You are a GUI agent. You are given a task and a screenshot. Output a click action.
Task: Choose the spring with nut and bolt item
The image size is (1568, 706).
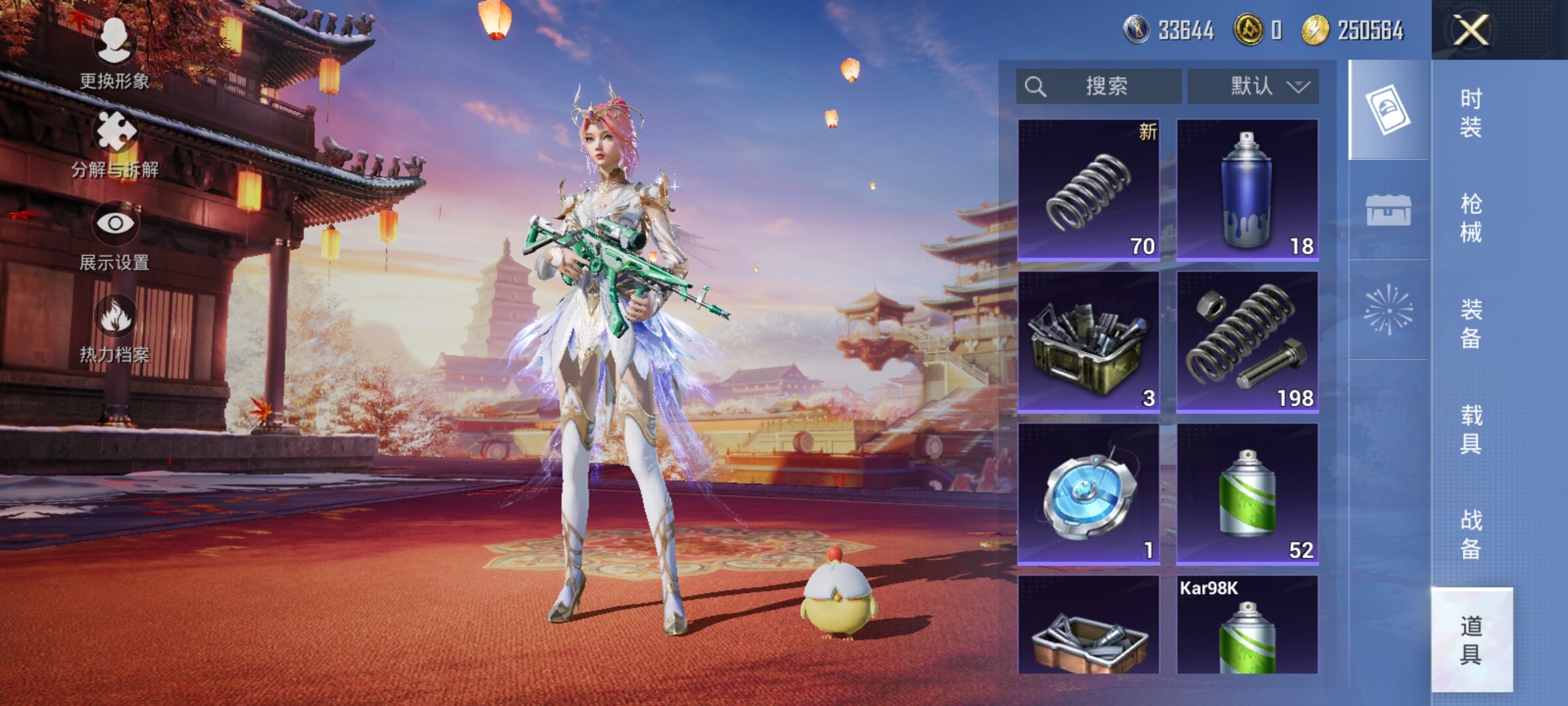[1247, 342]
